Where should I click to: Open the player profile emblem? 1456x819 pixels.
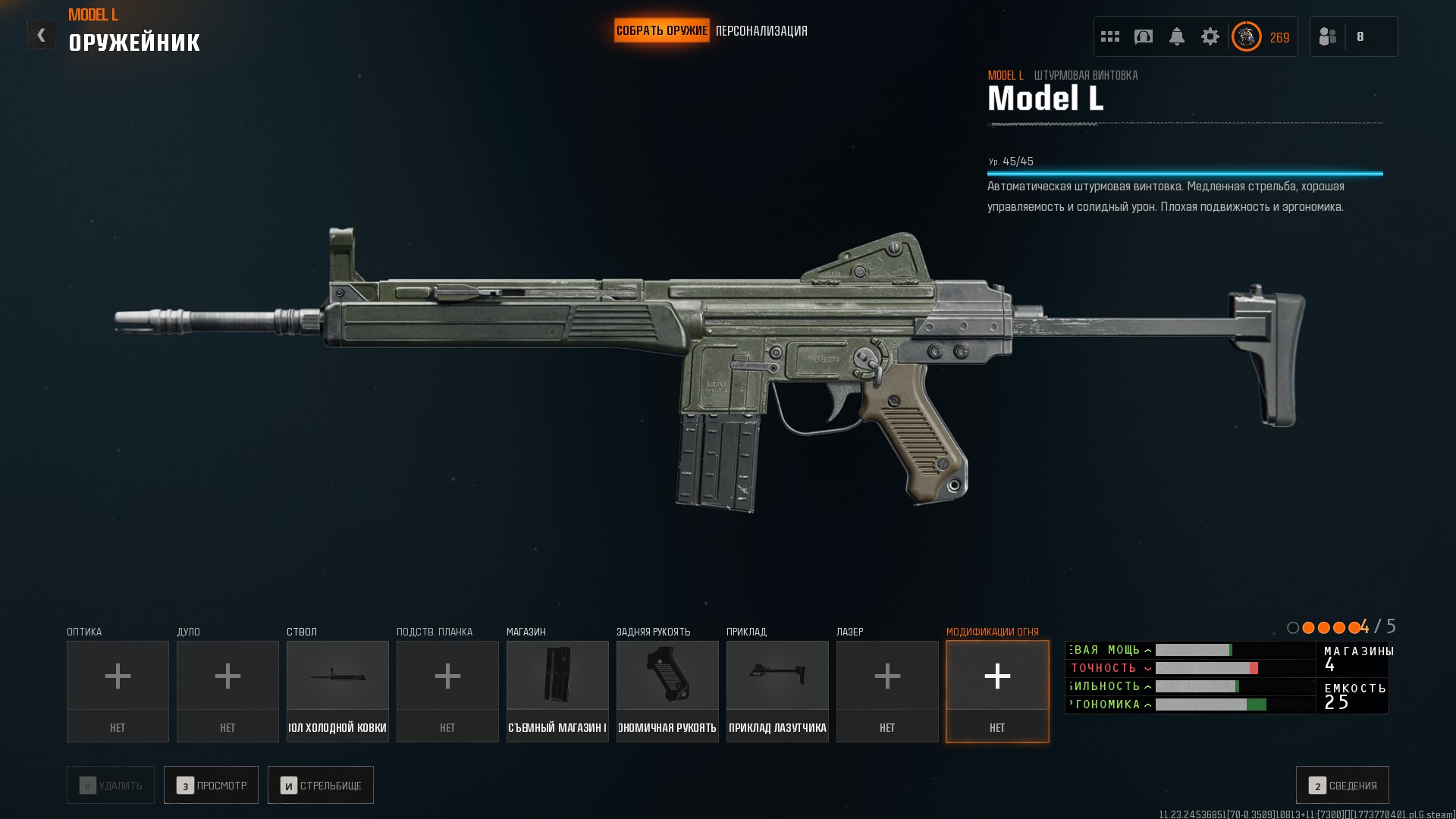(x=1247, y=36)
